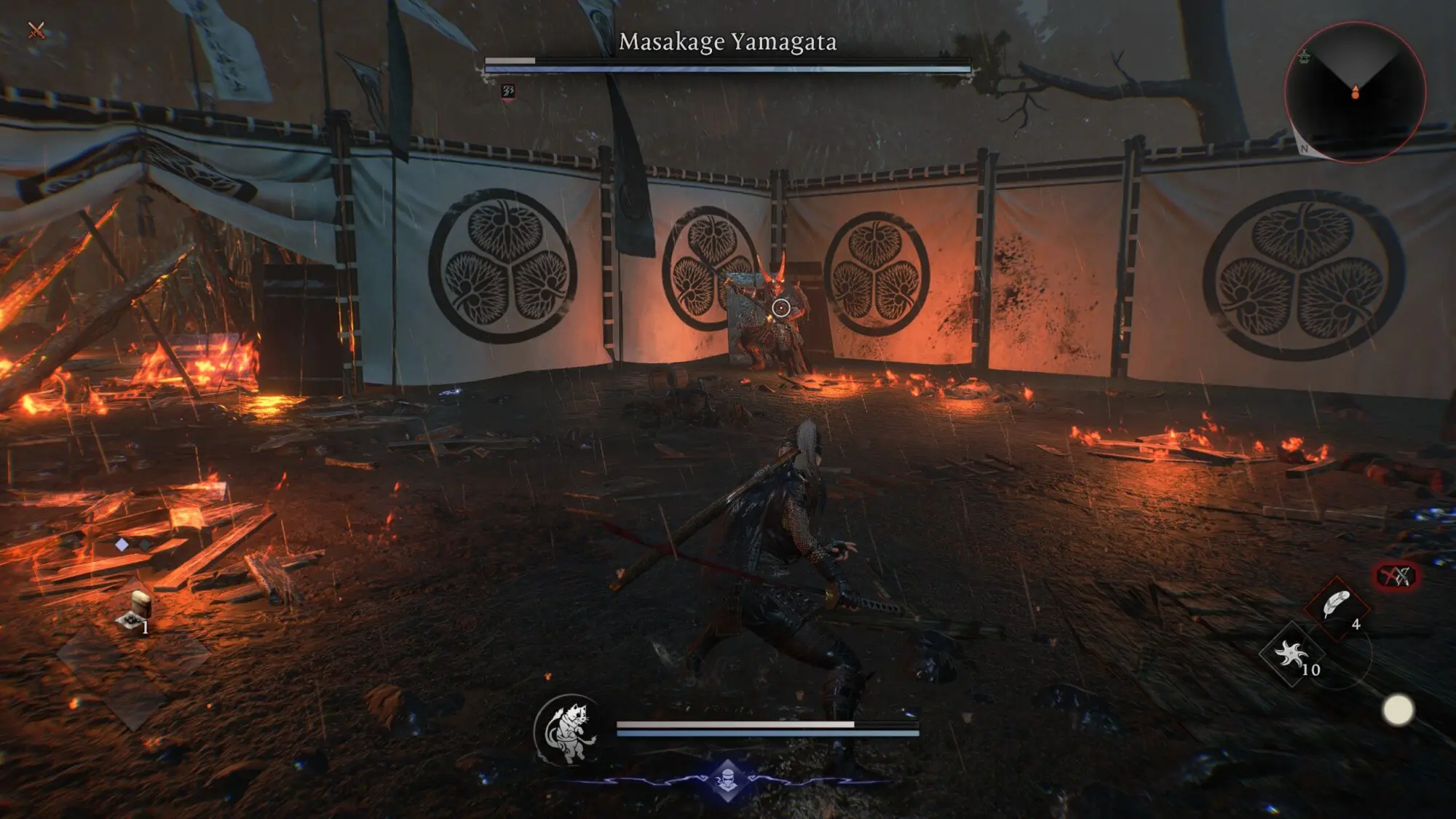Click the glowing white orb icon
The image size is (1456, 819).
pyautogui.click(x=1398, y=710)
